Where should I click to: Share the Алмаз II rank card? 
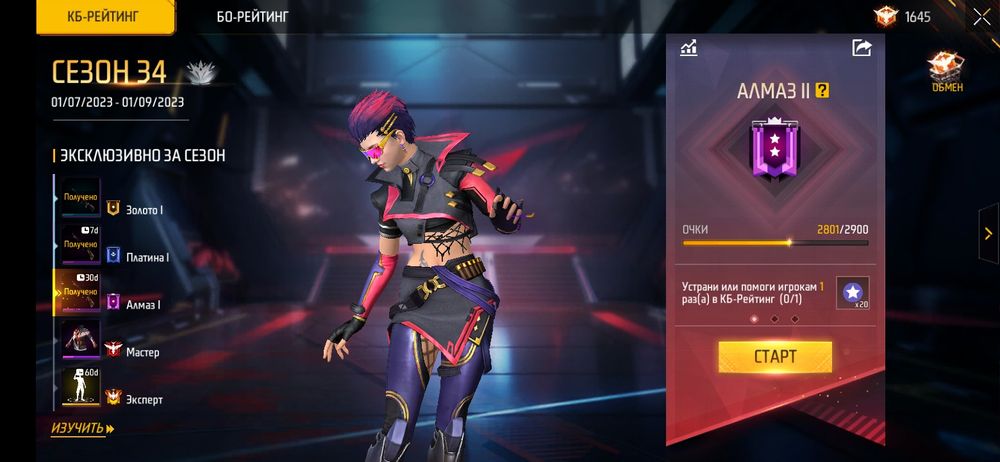tap(861, 47)
